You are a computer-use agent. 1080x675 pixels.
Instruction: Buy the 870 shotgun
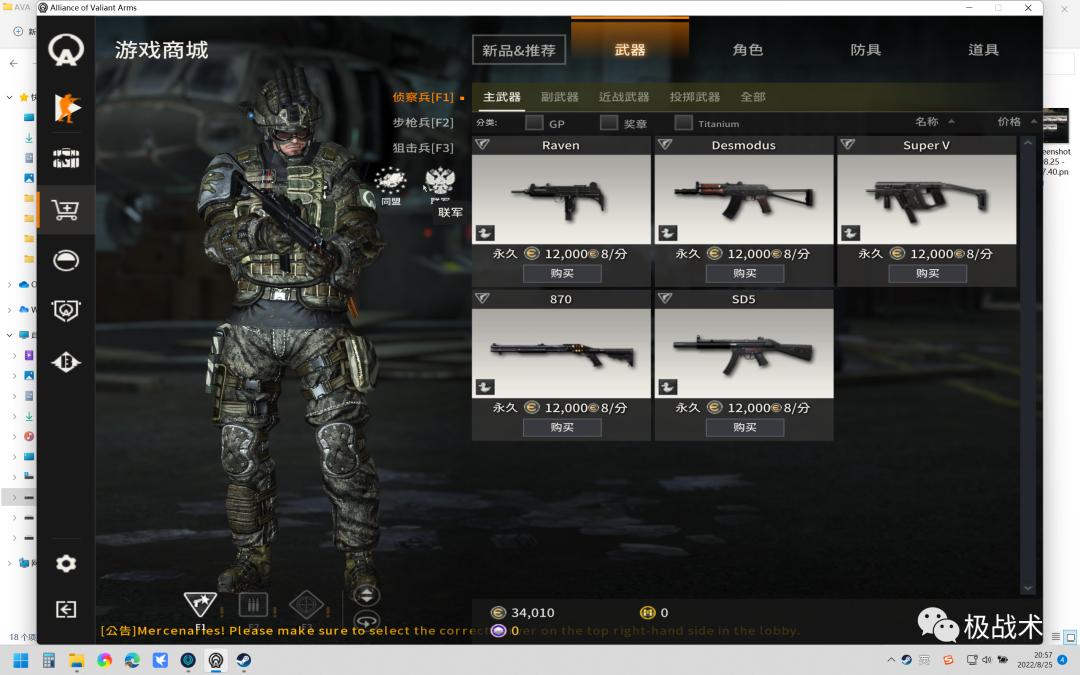click(x=561, y=427)
